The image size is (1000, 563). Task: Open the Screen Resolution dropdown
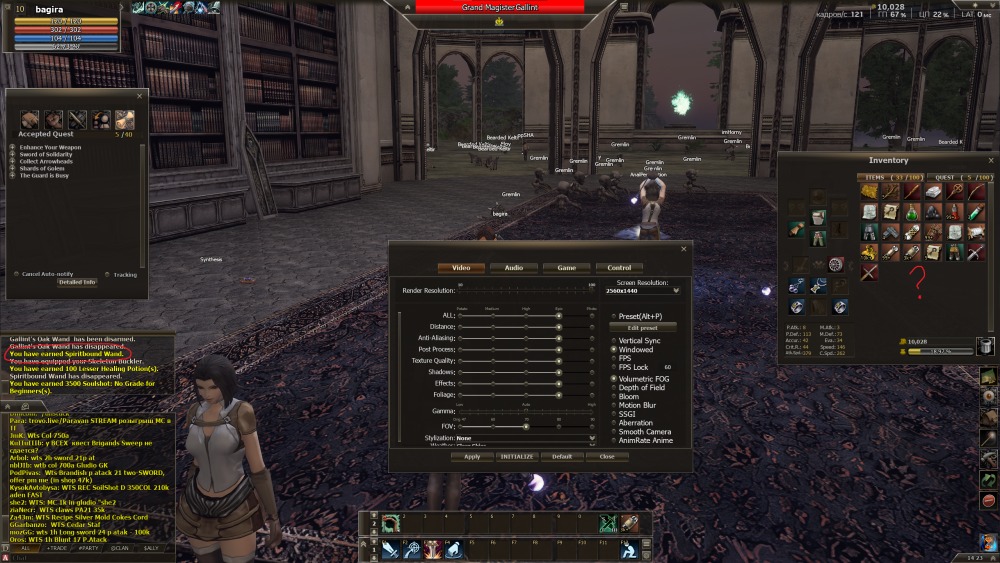click(676, 291)
